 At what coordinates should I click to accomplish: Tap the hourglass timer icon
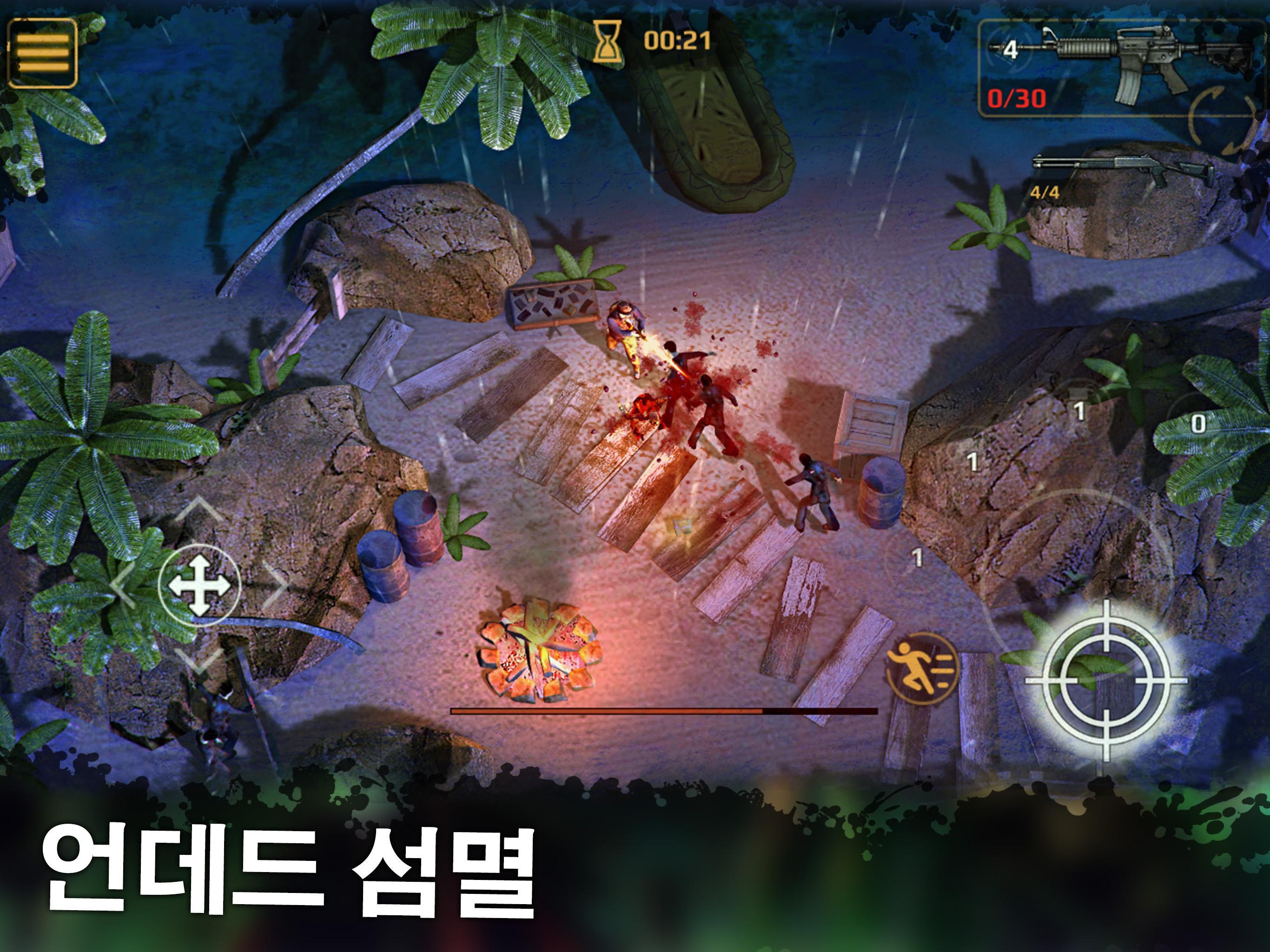(609, 40)
